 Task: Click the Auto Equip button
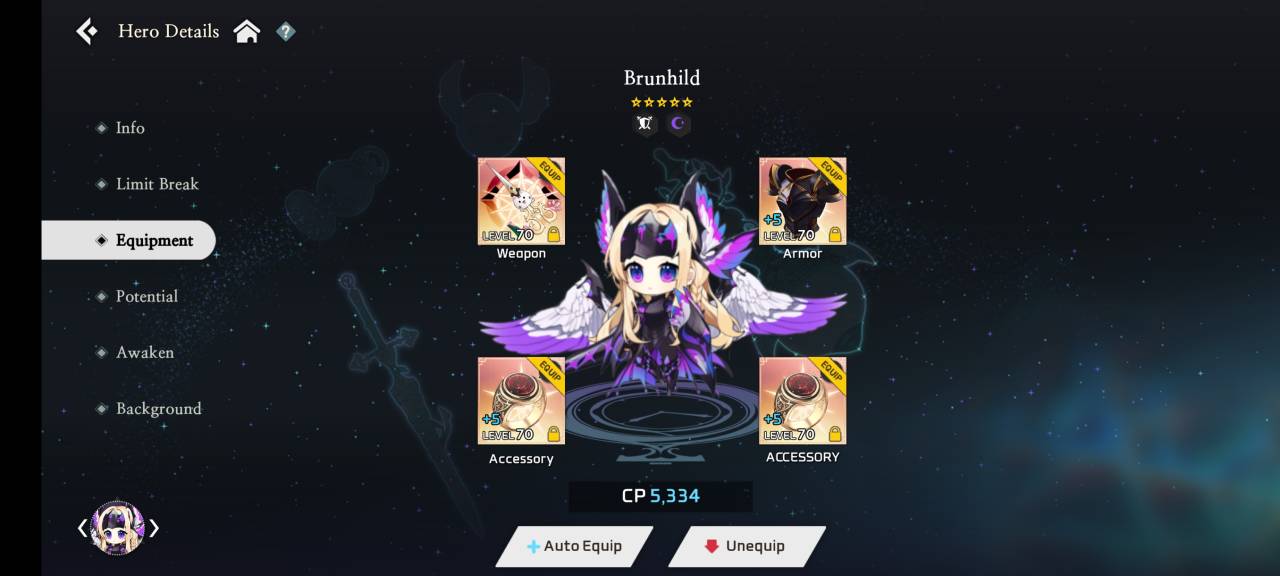coord(575,546)
